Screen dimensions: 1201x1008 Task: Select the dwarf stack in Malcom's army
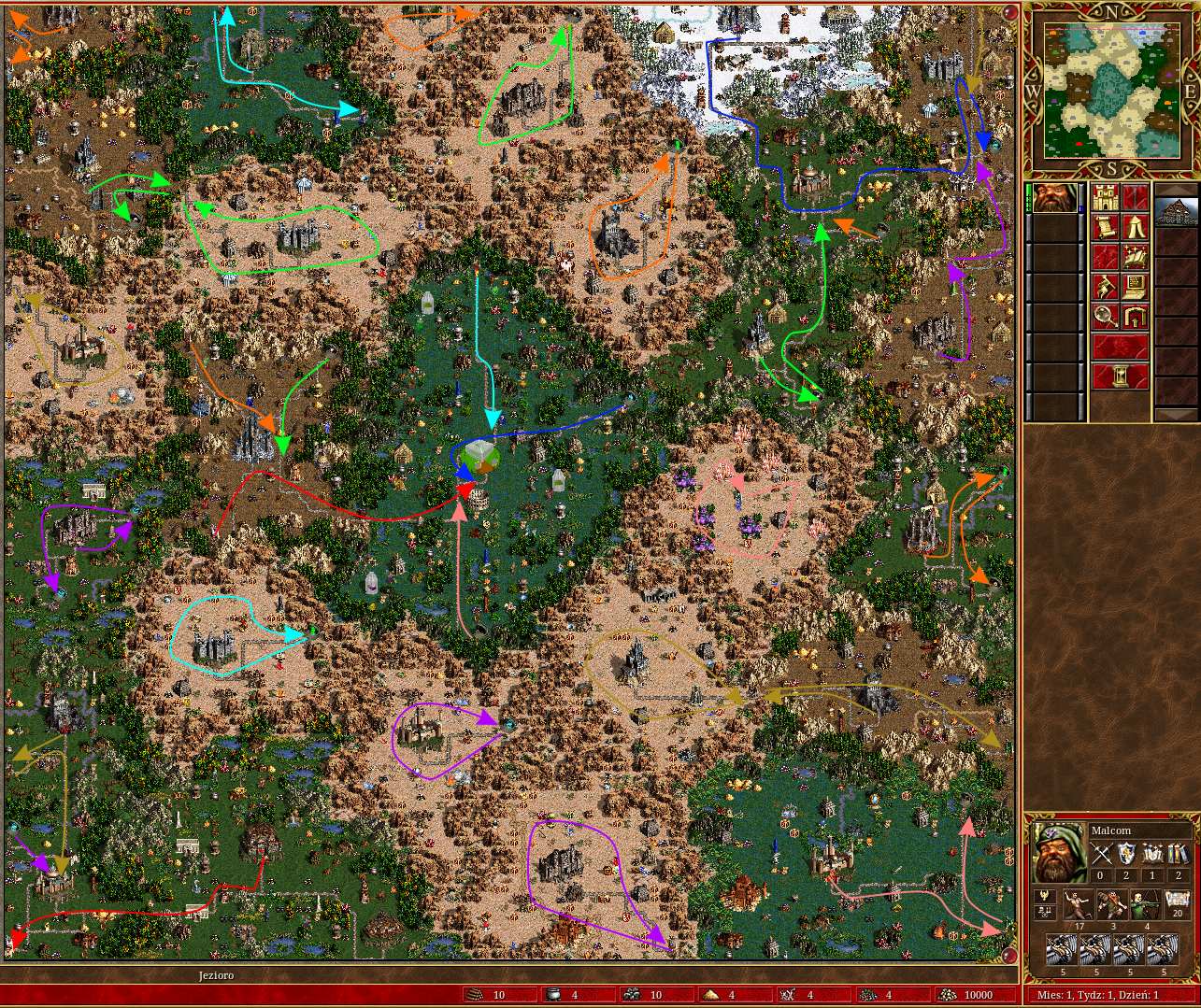[x=1112, y=905]
